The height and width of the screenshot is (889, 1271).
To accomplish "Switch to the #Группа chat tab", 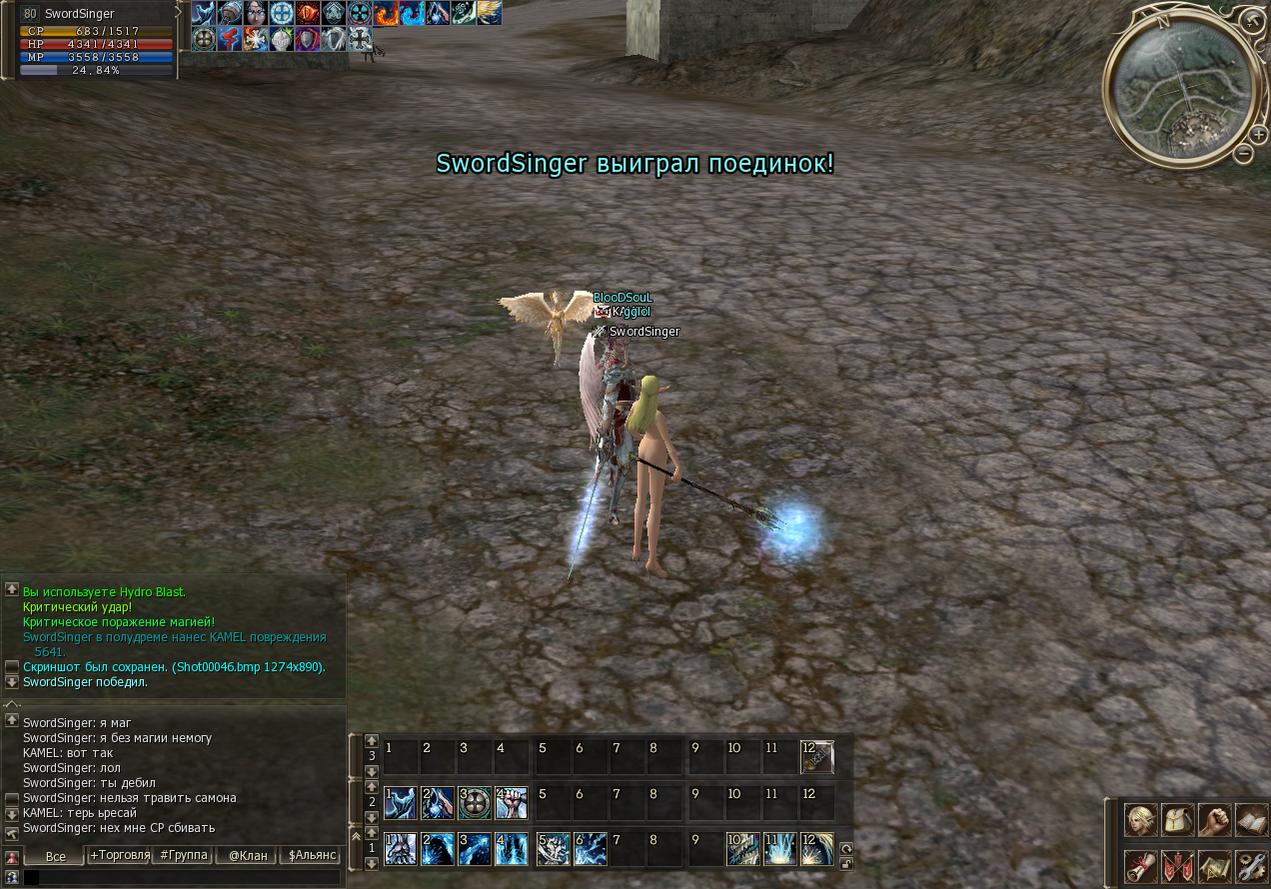I will point(184,855).
